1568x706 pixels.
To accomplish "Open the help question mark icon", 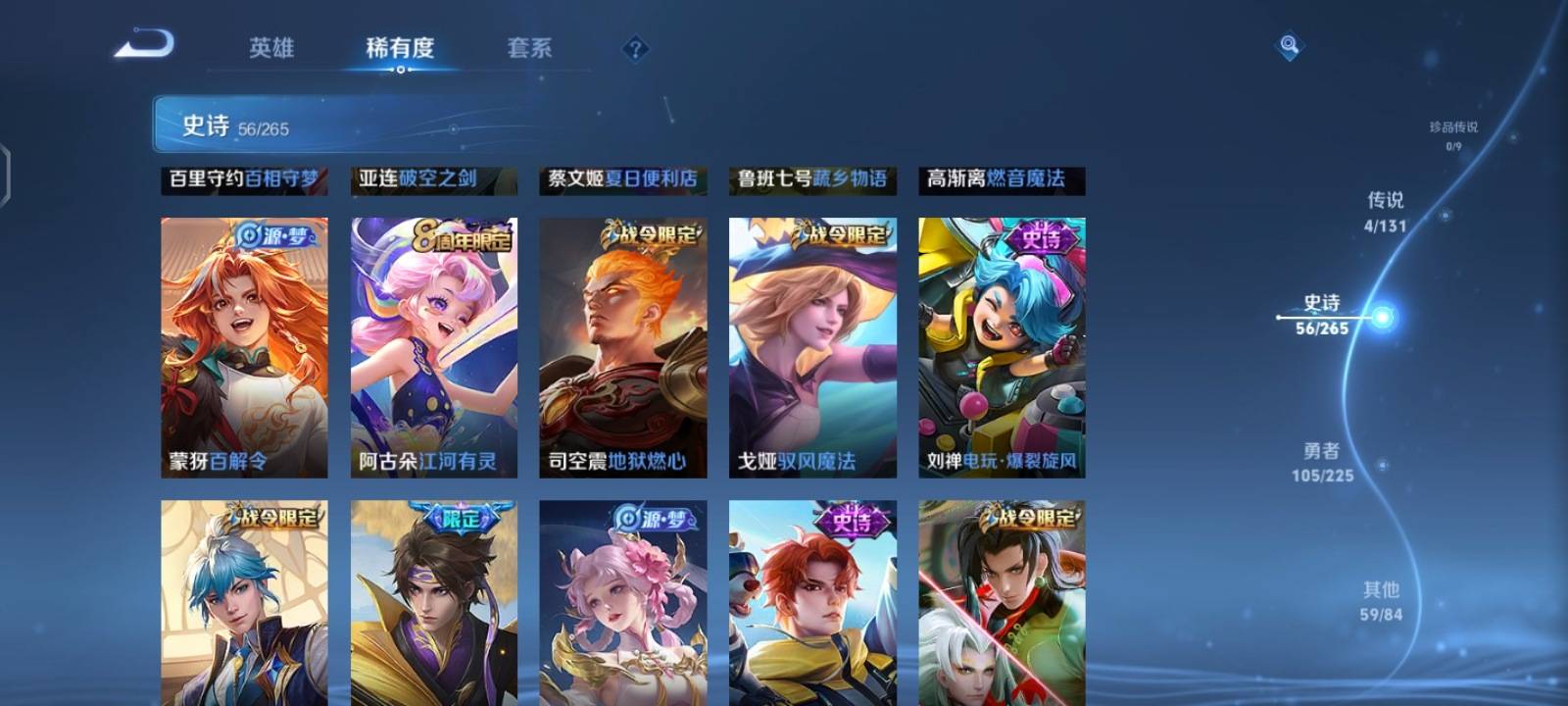I will (x=638, y=46).
